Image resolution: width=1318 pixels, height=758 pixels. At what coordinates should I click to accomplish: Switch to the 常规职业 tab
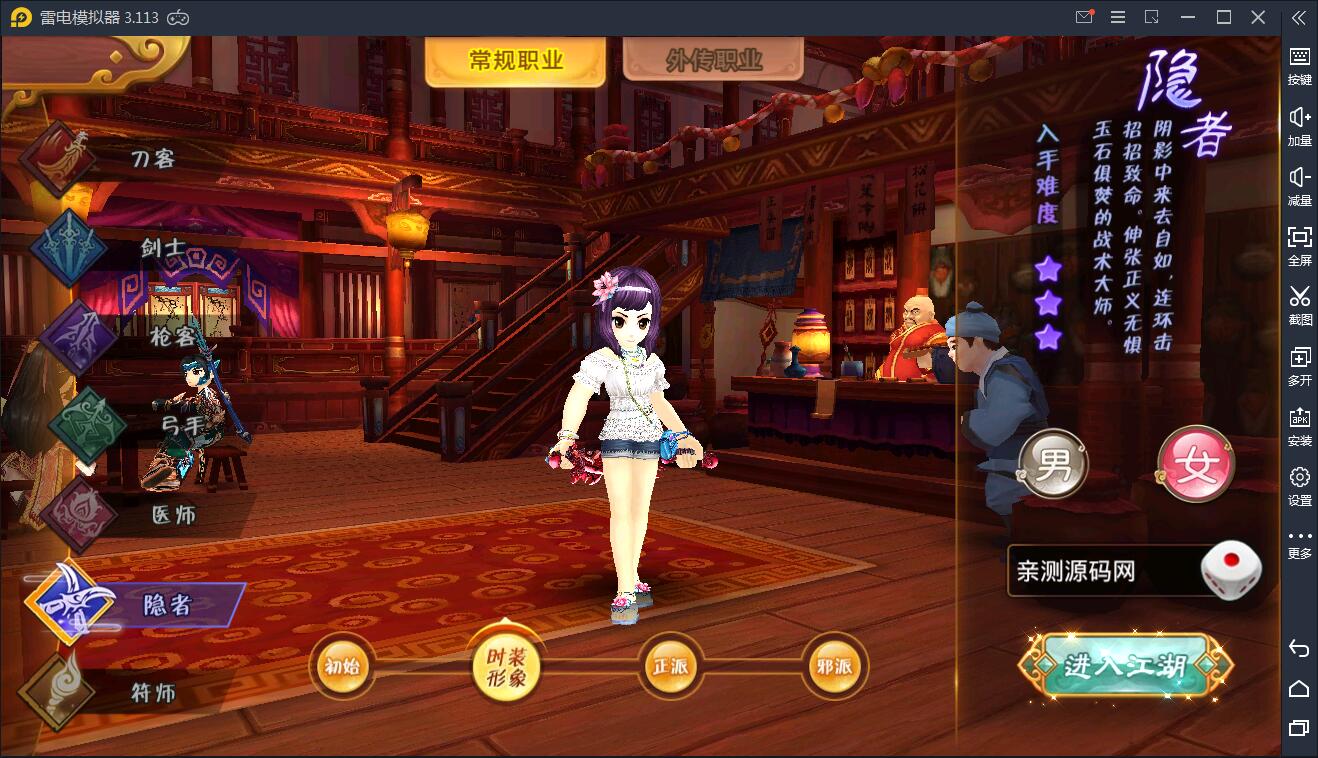(515, 57)
